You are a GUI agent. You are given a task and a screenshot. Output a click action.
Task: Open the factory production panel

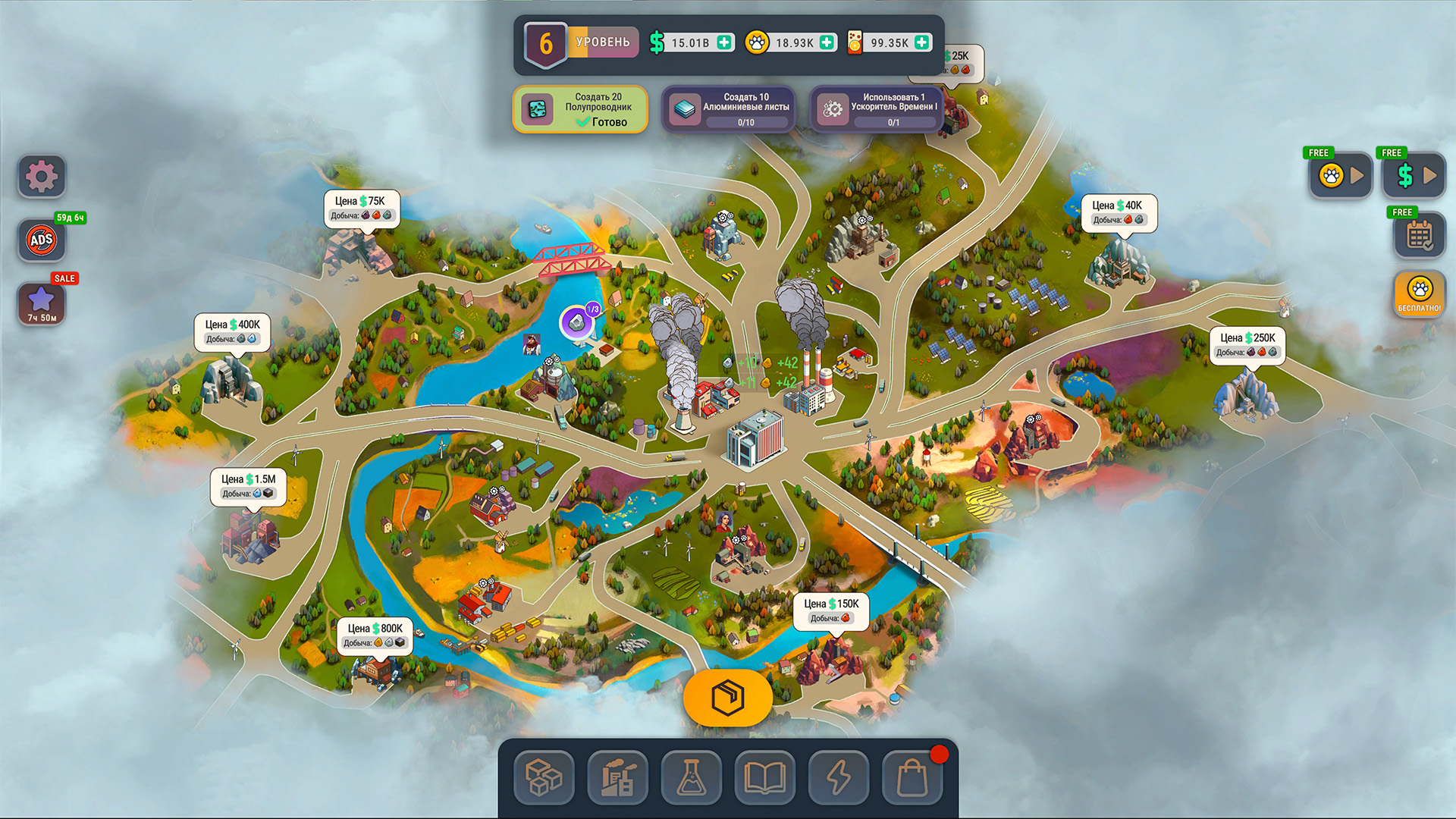click(617, 778)
